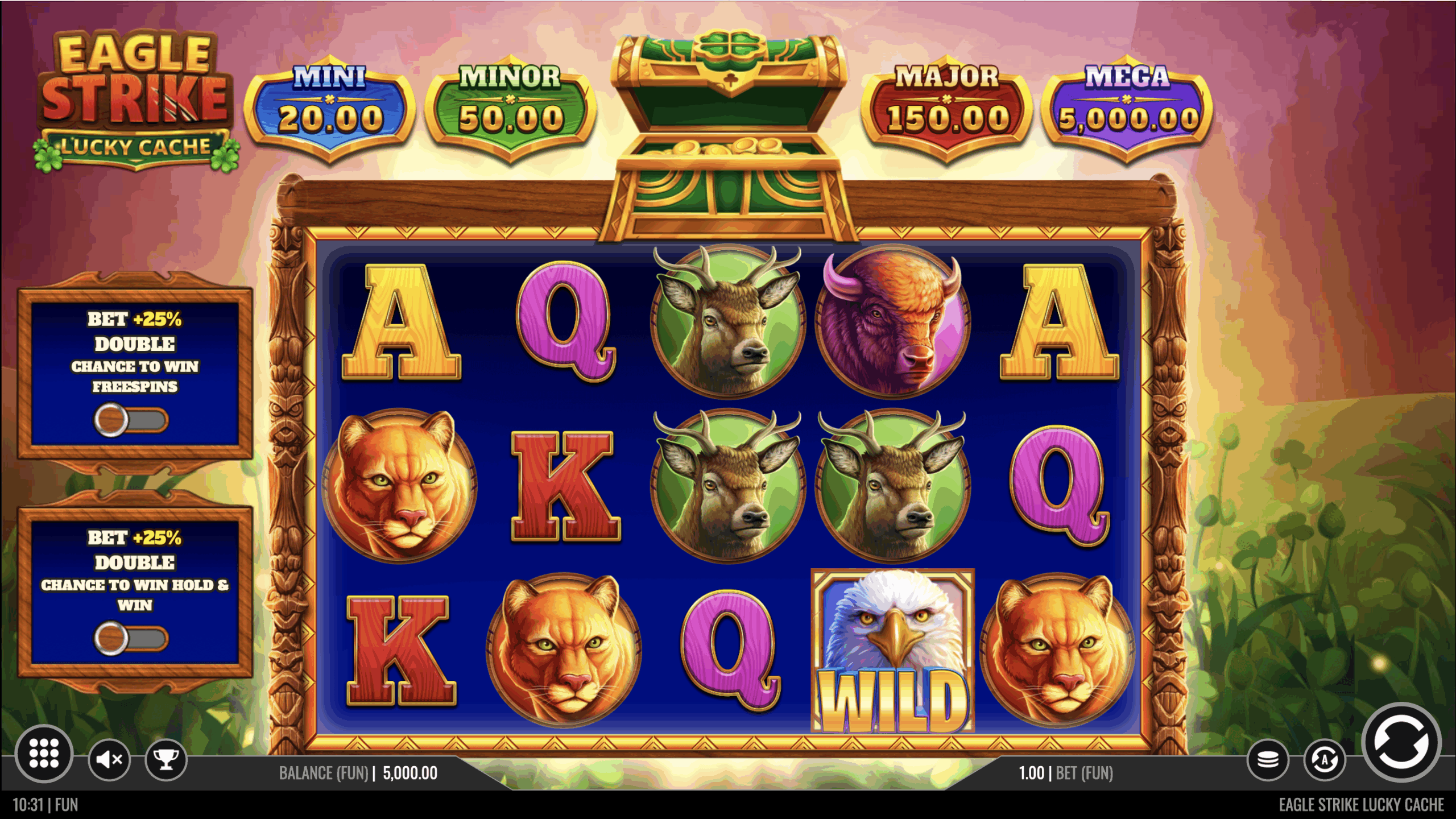Open the trophy paytable icon

166,759
